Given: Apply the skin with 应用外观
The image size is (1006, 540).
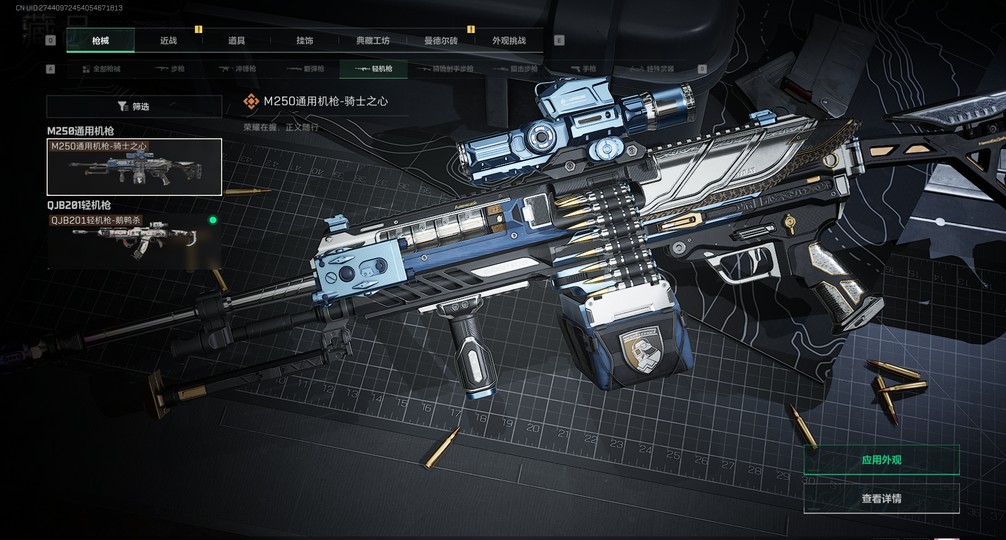Looking at the screenshot, I should pos(881,460).
